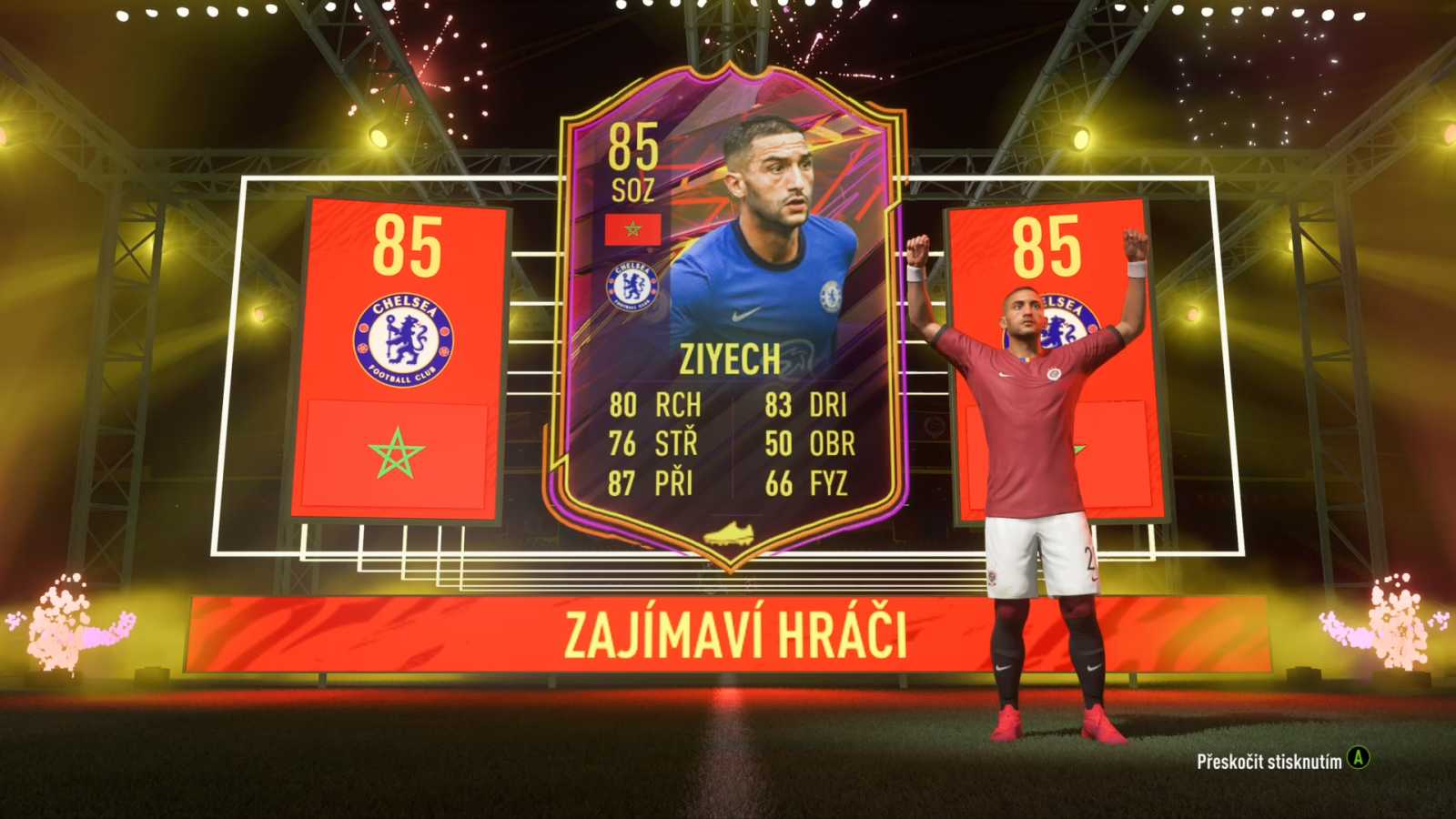Image resolution: width=1456 pixels, height=819 pixels.
Task: Click the 85 overall rating on Ziyech's card
Action: 634,147
